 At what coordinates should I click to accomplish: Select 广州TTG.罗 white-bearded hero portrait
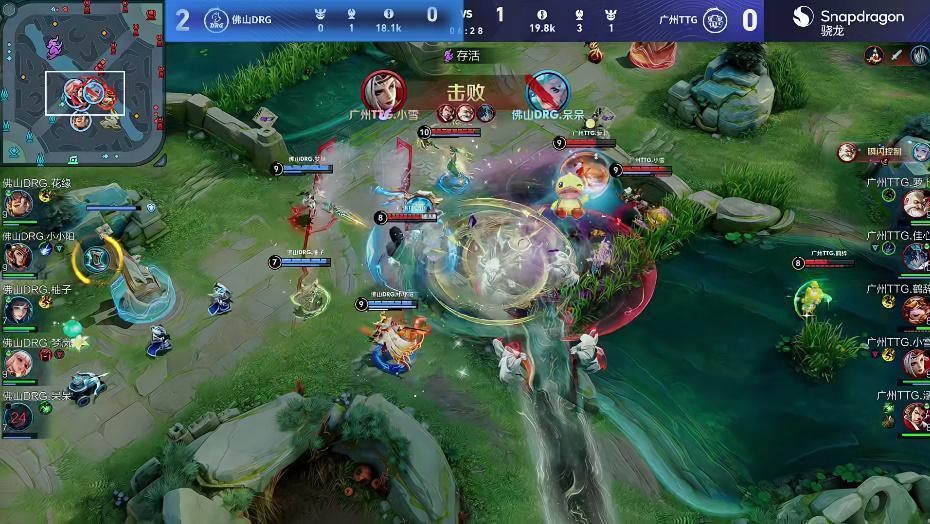[915, 205]
